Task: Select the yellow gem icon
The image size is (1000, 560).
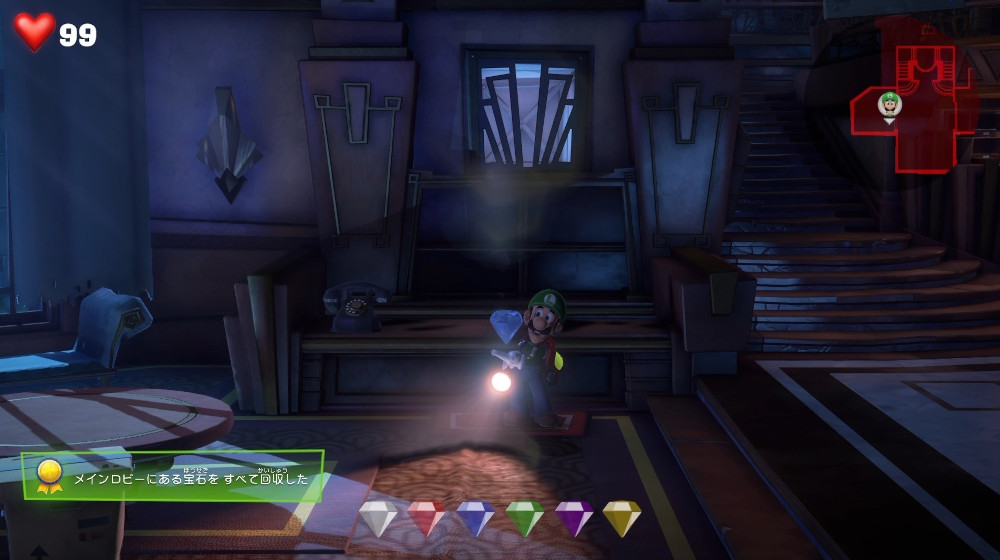Action: (621, 518)
